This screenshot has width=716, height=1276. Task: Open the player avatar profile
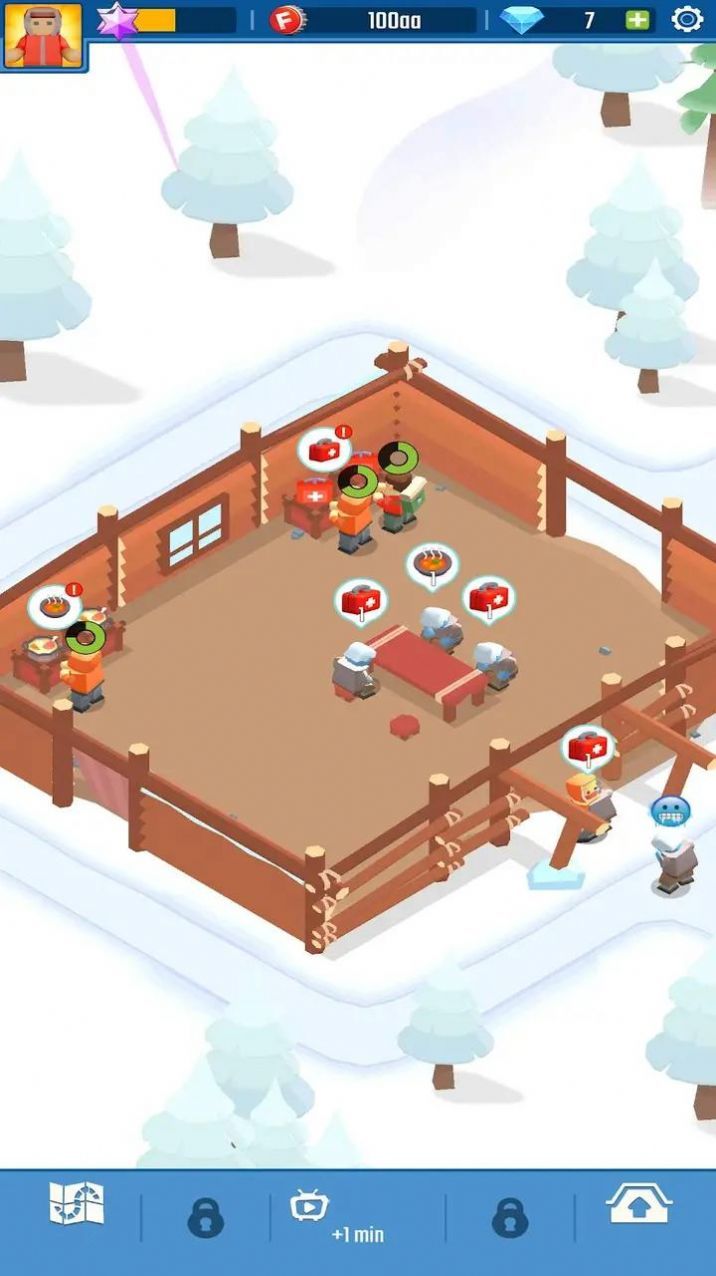pos(42,35)
